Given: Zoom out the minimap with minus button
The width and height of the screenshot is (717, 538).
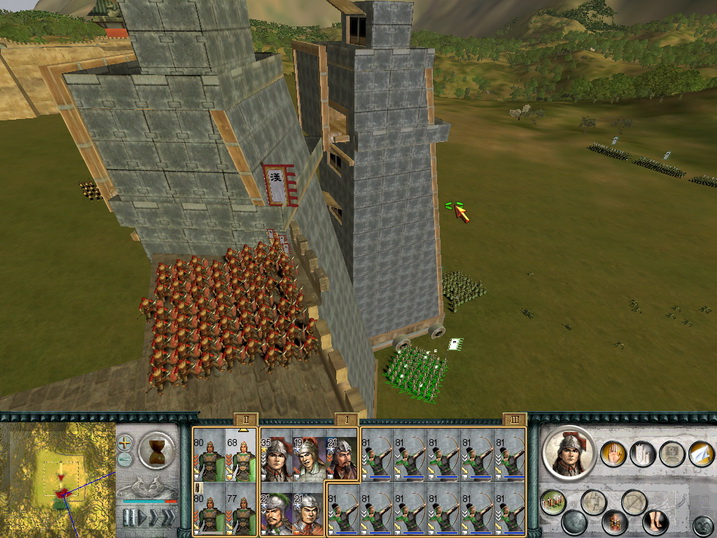Looking at the screenshot, I should point(125,459).
